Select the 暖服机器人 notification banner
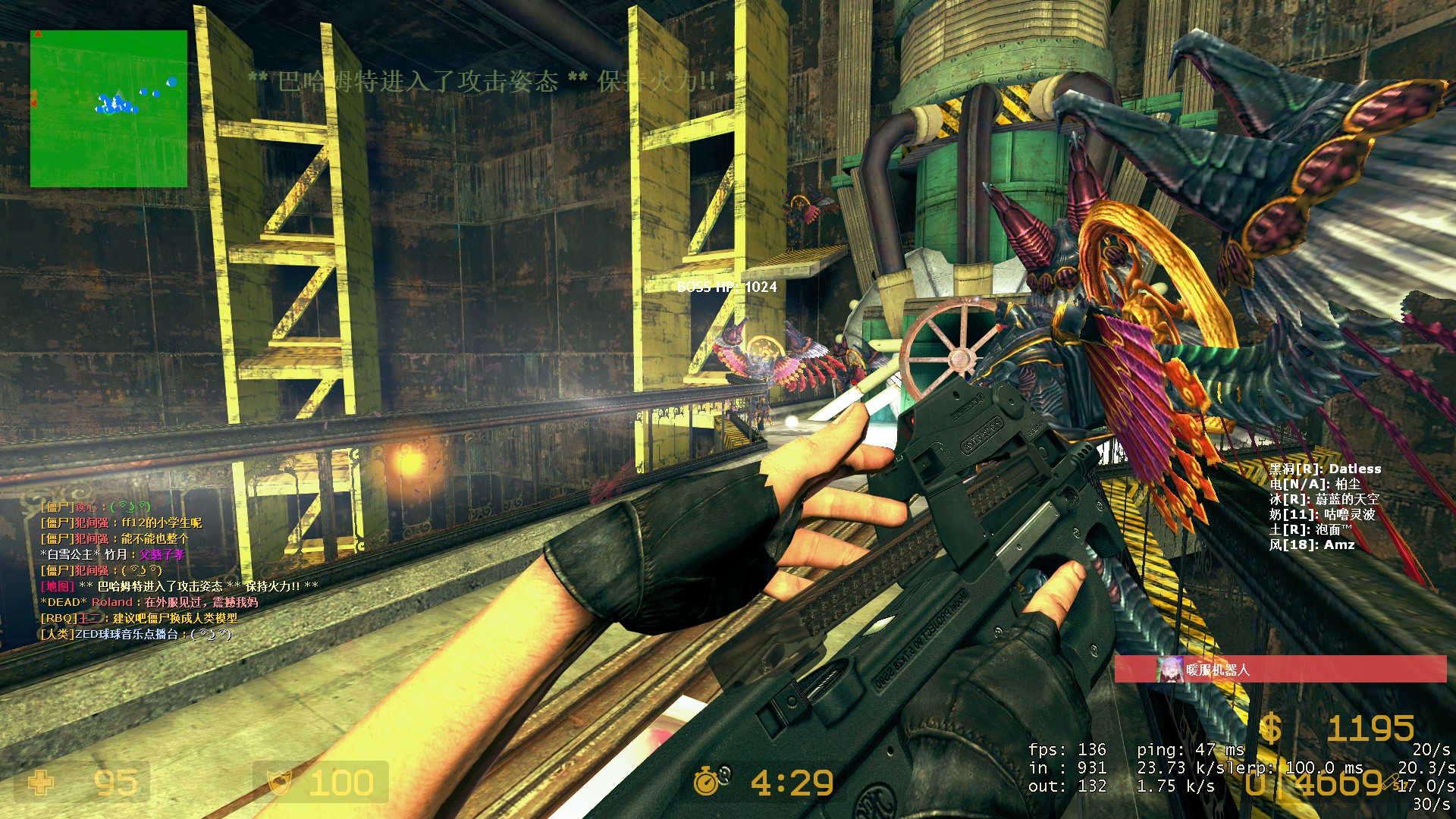1456x819 pixels. coord(1280,670)
